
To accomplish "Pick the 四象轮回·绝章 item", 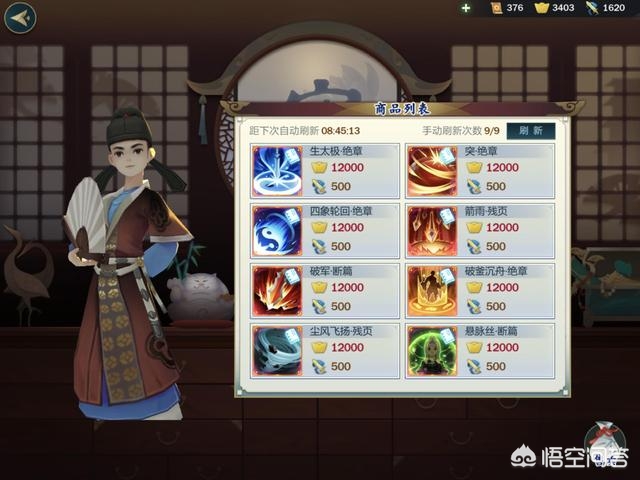I will tap(324, 230).
